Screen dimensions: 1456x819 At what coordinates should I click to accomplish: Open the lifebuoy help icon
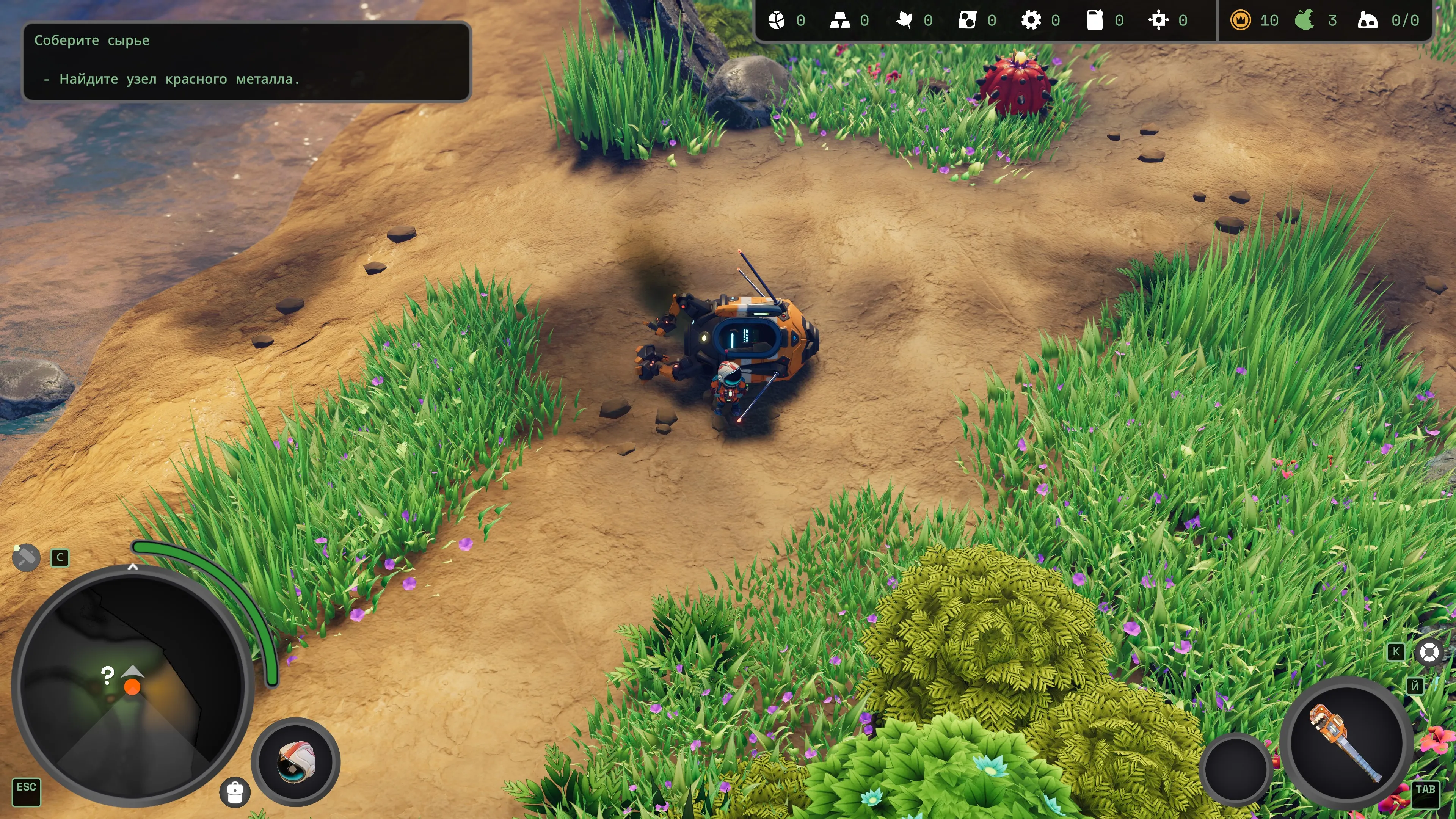(1429, 652)
